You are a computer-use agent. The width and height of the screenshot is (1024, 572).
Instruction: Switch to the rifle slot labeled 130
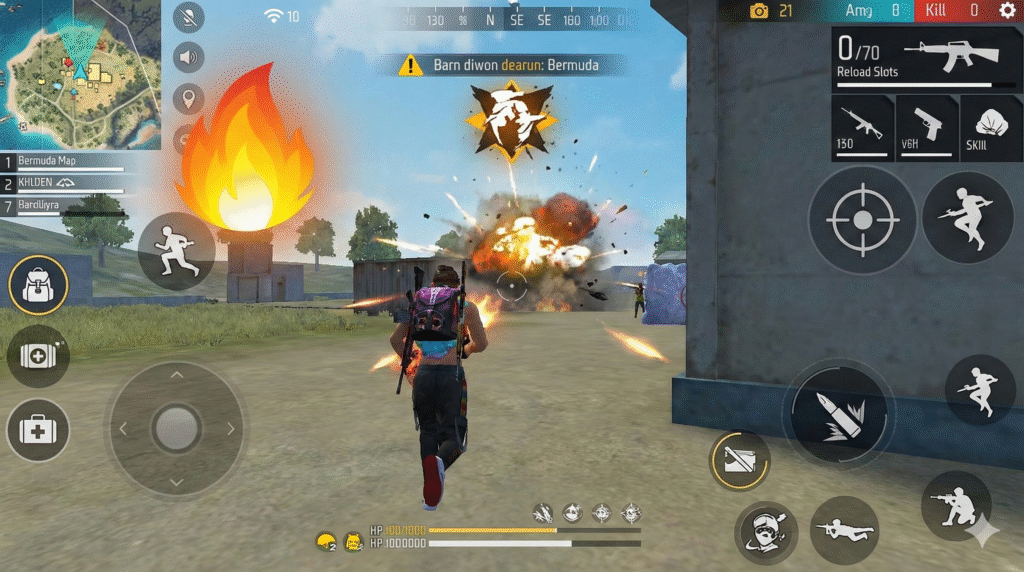coord(861,127)
